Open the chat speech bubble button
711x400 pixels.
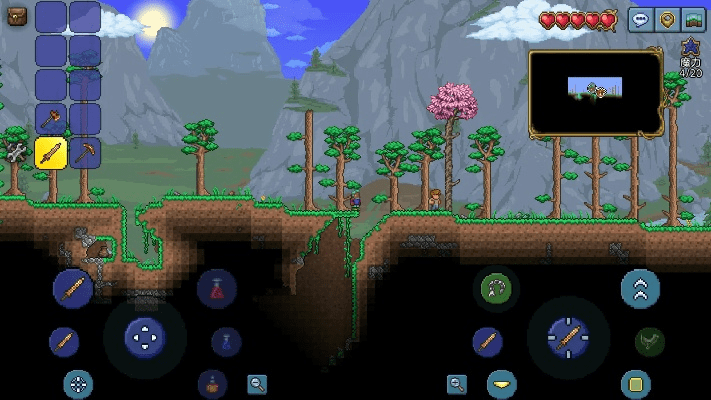[640, 19]
